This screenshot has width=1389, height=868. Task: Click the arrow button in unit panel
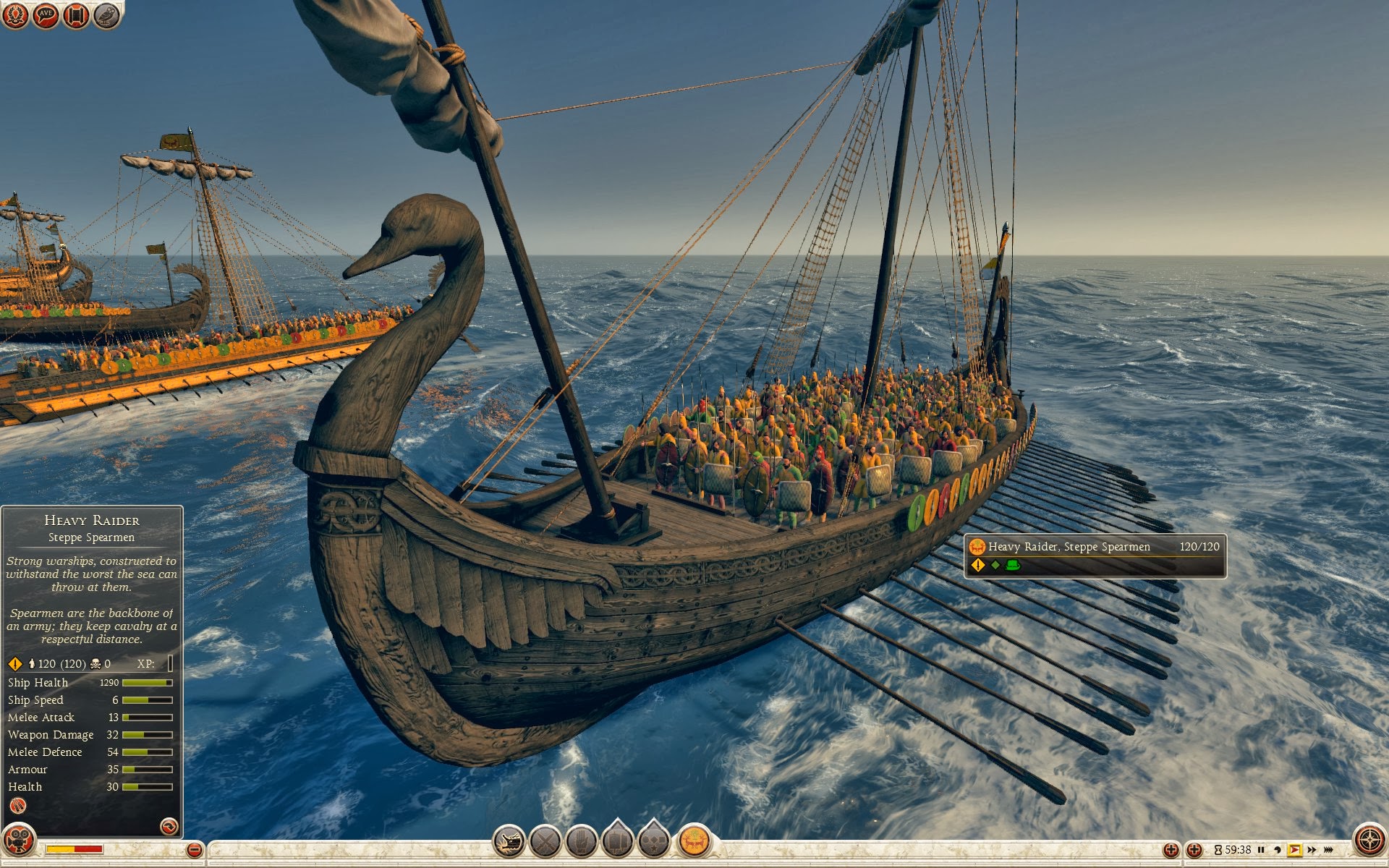click(x=169, y=825)
